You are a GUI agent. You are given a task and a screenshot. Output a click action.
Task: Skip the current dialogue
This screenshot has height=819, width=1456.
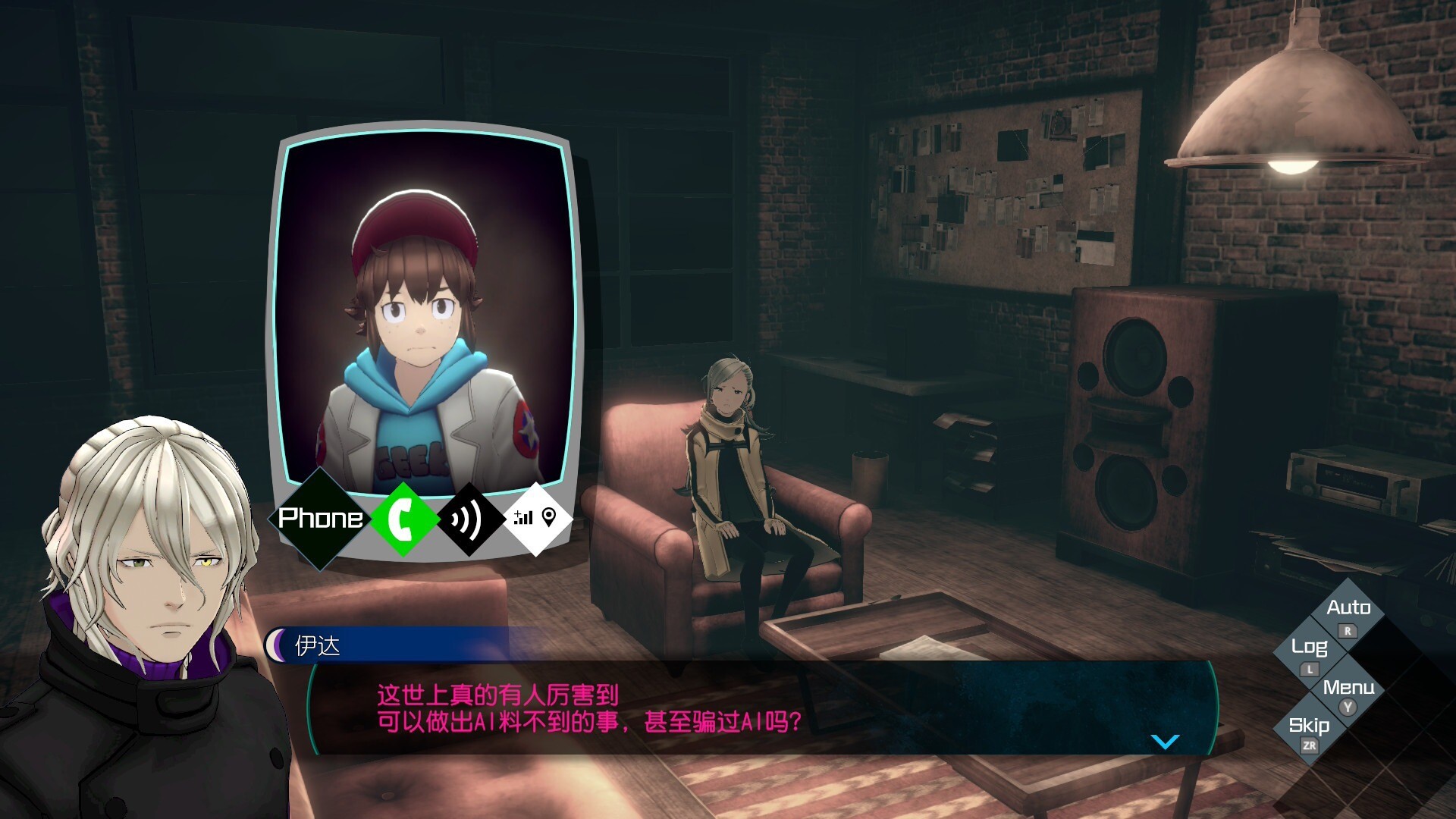pyautogui.click(x=1309, y=726)
